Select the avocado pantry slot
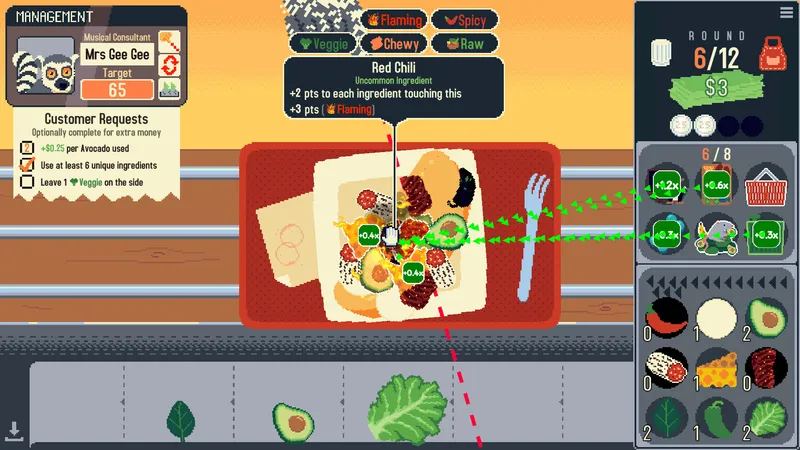 click(x=767, y=320)
